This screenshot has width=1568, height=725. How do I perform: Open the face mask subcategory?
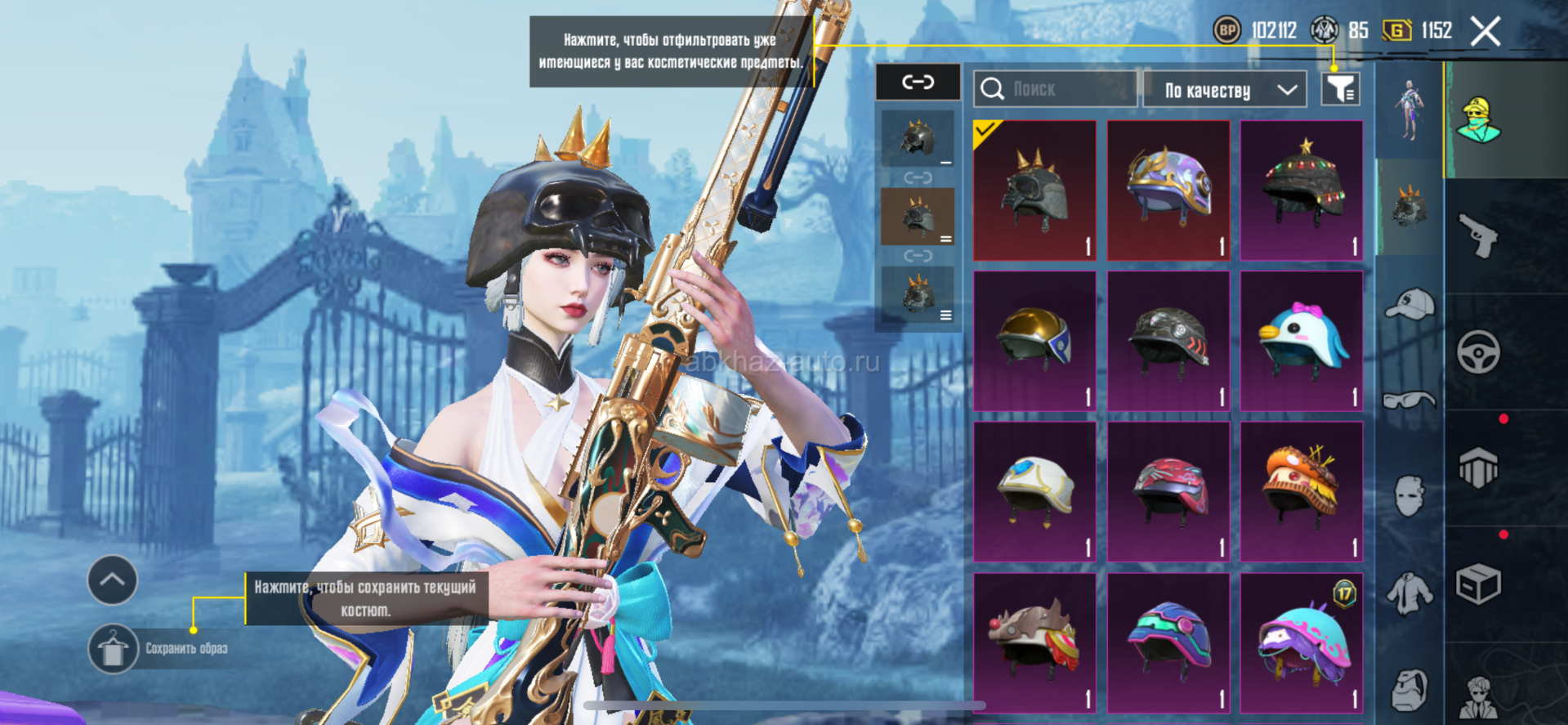(x=1409, y=495)
